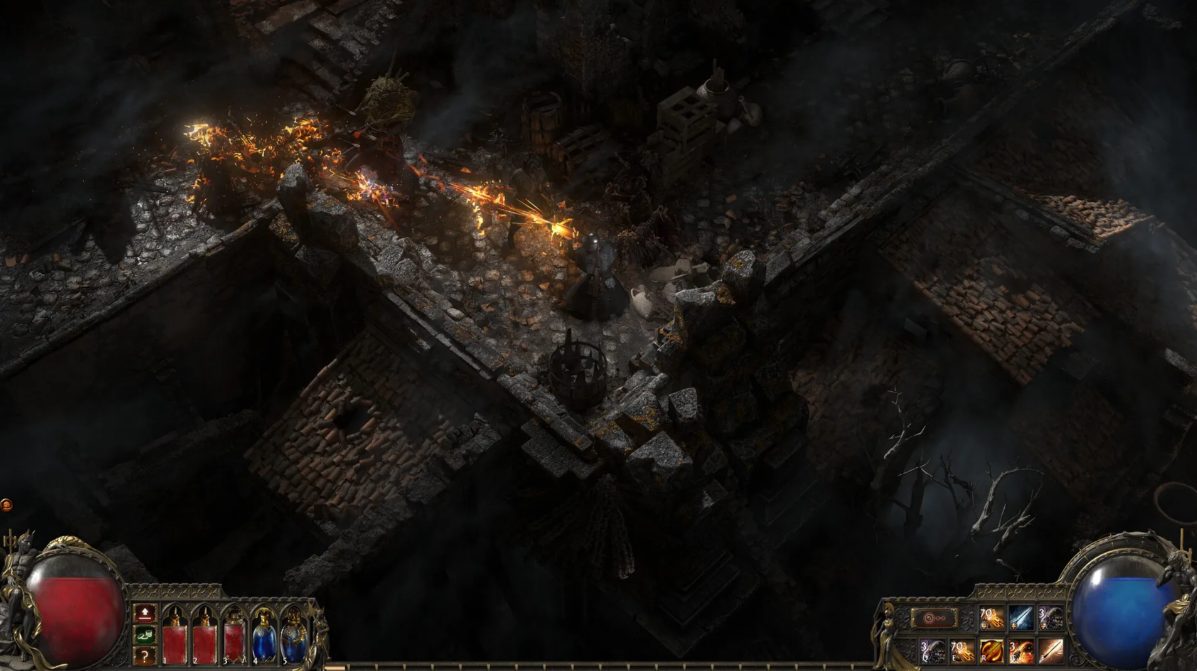
Task: Open the question mark help button
Action: pos(144,654)
